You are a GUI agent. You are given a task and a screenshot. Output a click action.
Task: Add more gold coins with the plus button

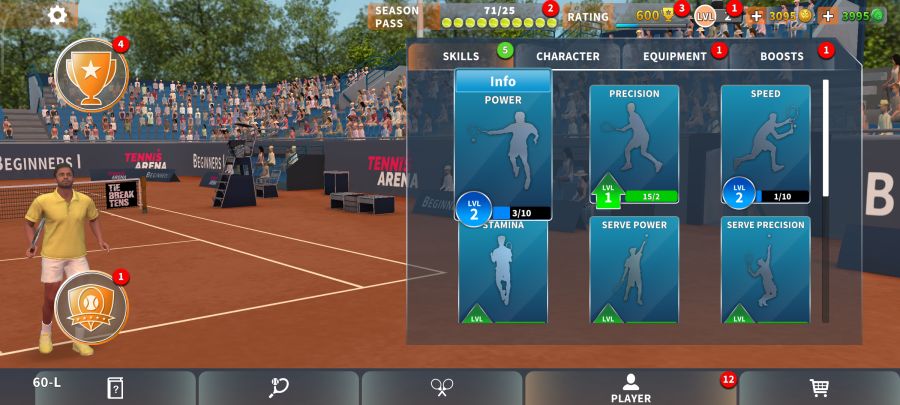[x=756, y=16]
